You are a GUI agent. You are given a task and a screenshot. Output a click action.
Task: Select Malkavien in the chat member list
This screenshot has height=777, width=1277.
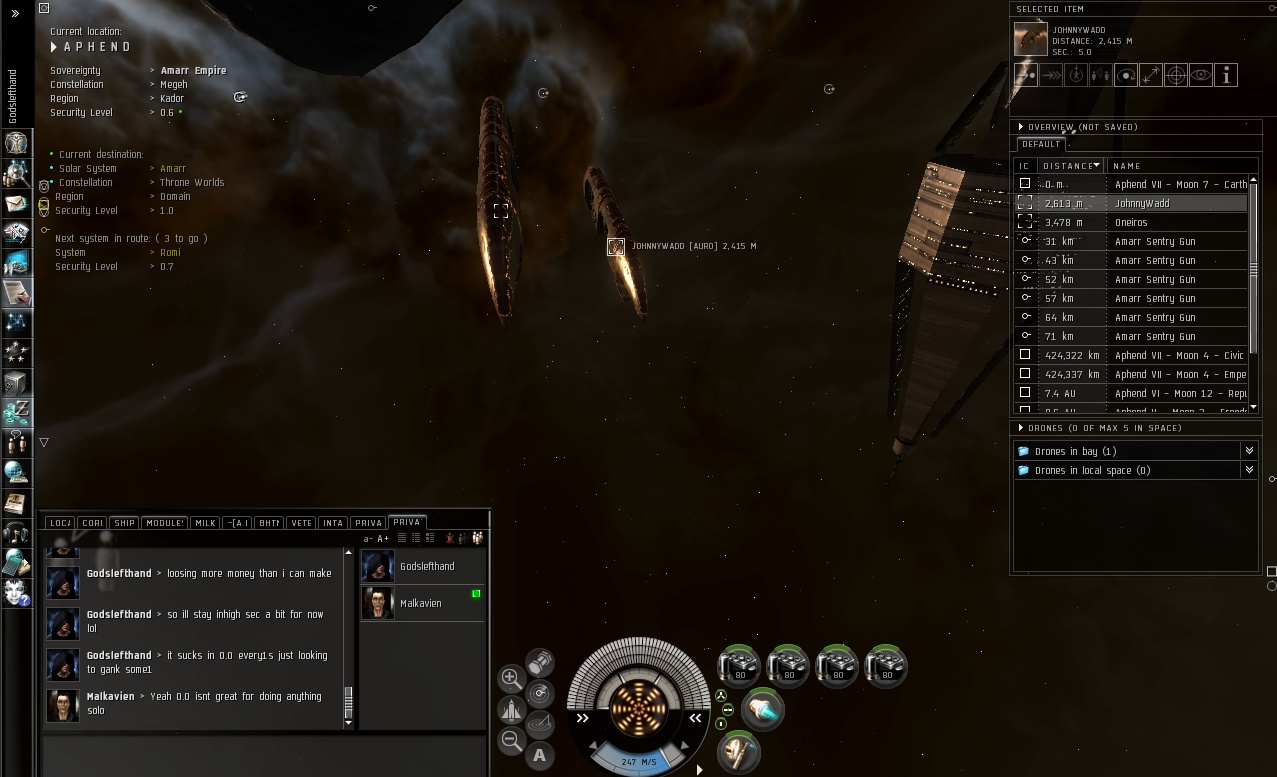(420, 603)
